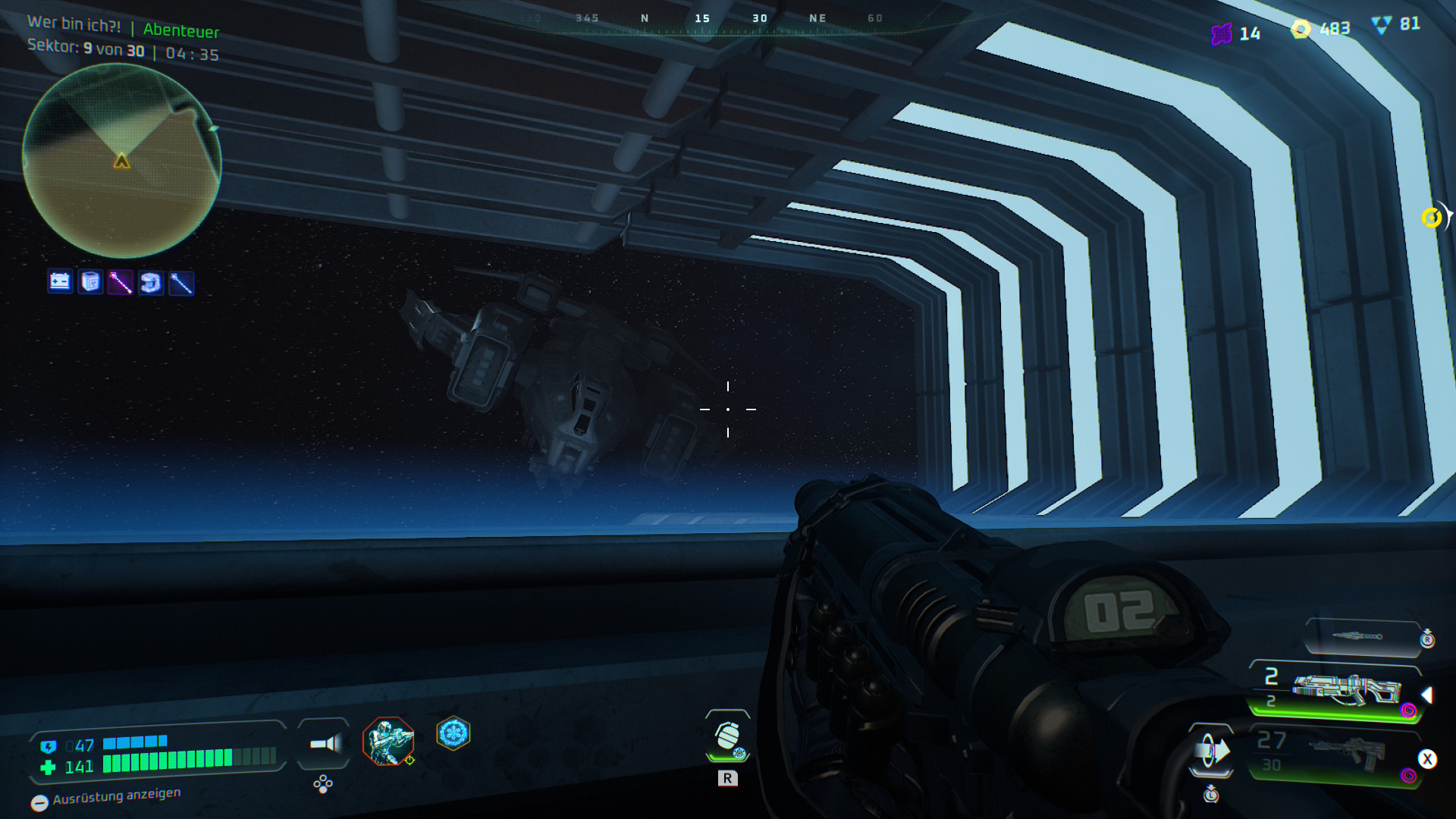Click the purple artifact currency icon

(x=1221, y=34)
